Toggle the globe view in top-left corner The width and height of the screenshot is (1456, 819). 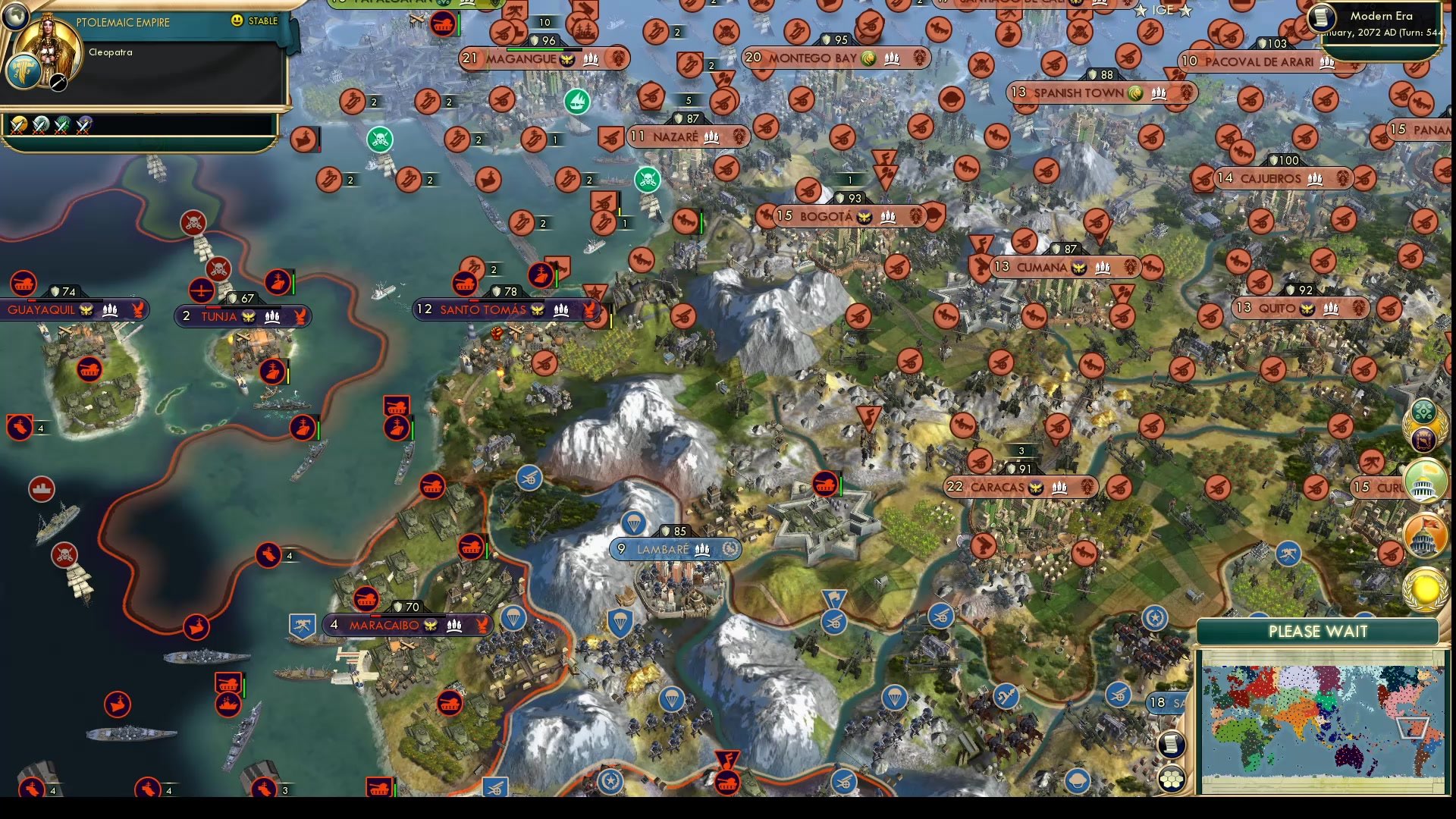coord(15,17)
